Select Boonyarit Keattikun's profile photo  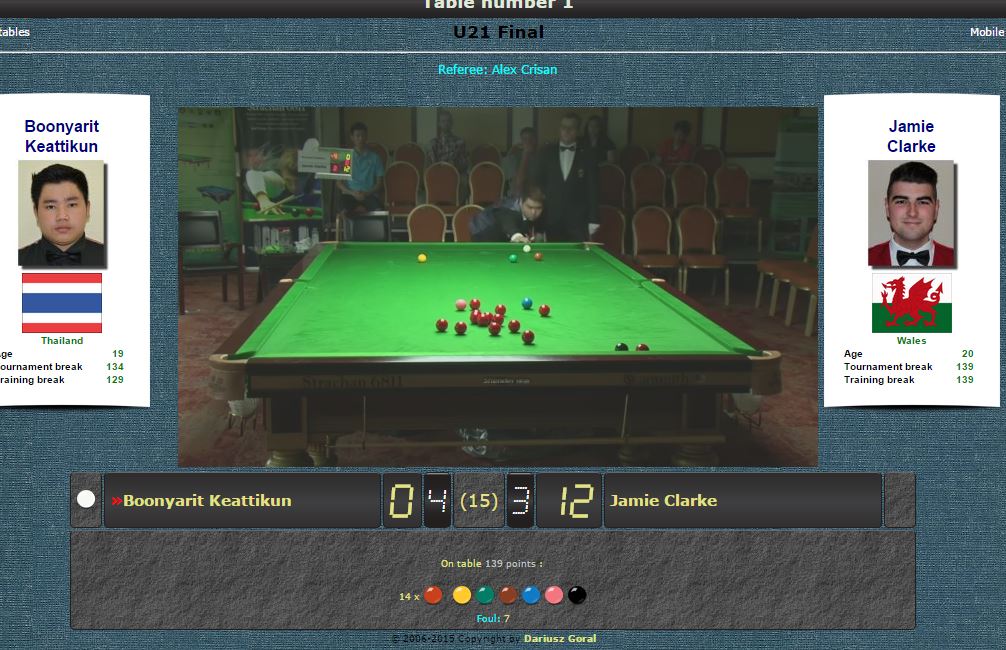[61, 214]
